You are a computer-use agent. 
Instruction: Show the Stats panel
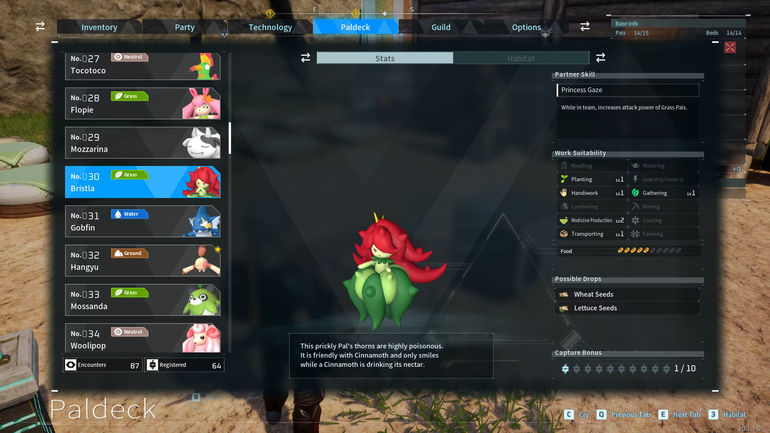coord(385,58)
